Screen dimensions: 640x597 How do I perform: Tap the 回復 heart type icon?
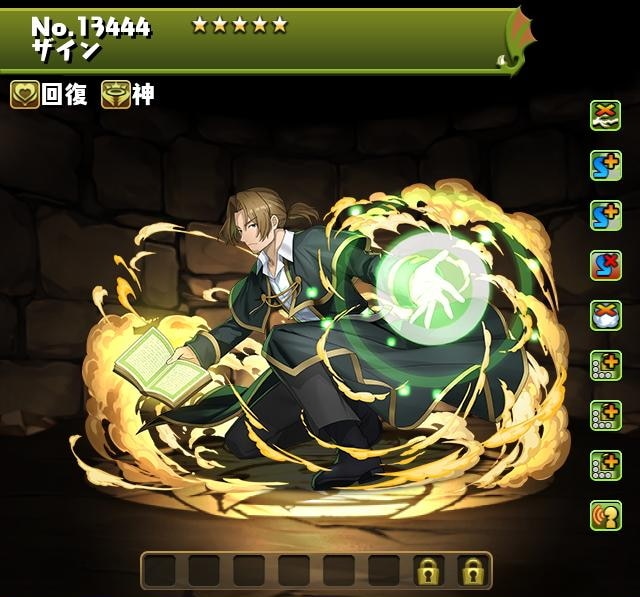click(26, 95)
